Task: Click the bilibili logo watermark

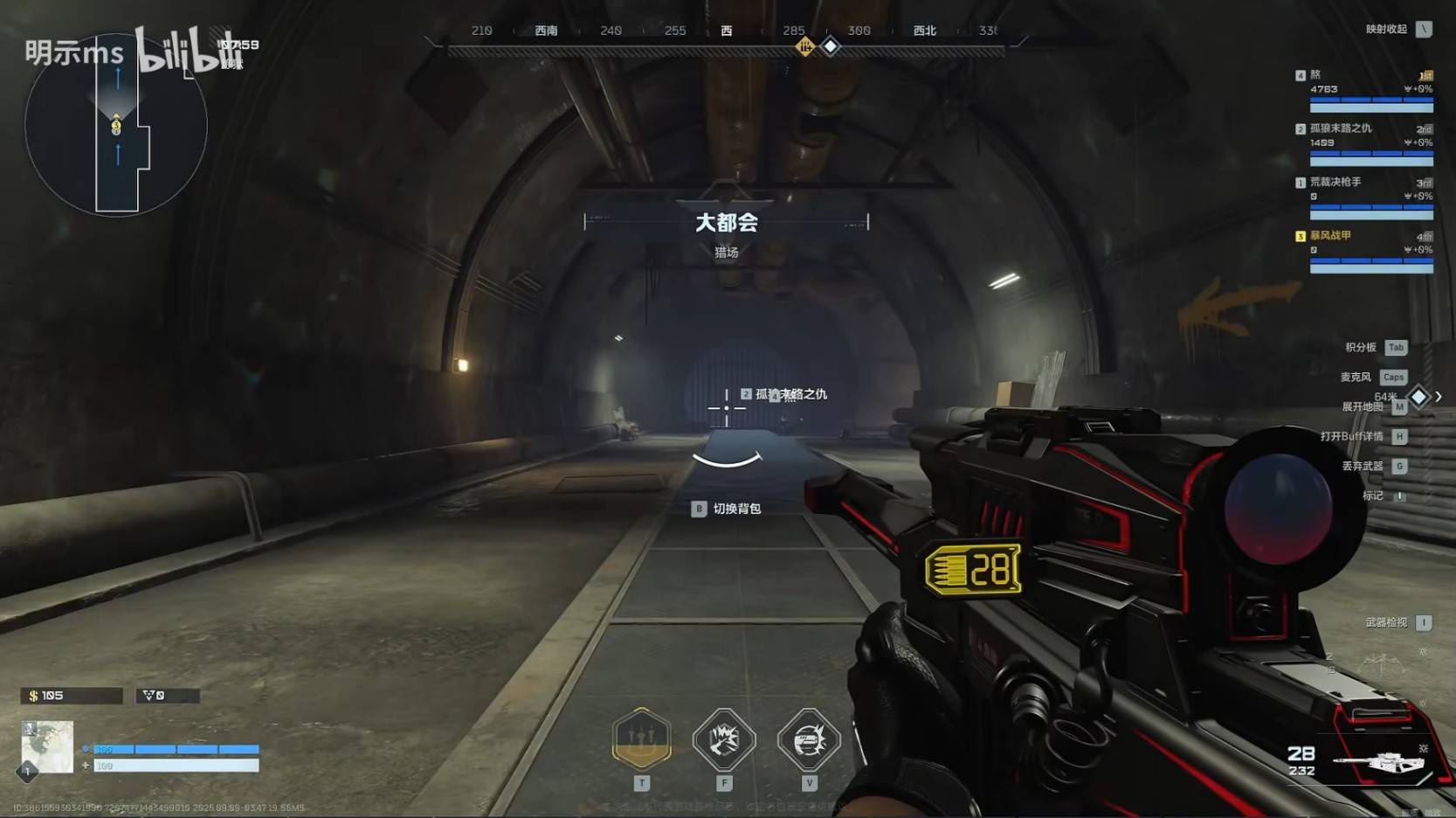Action: tap(179, 53)
